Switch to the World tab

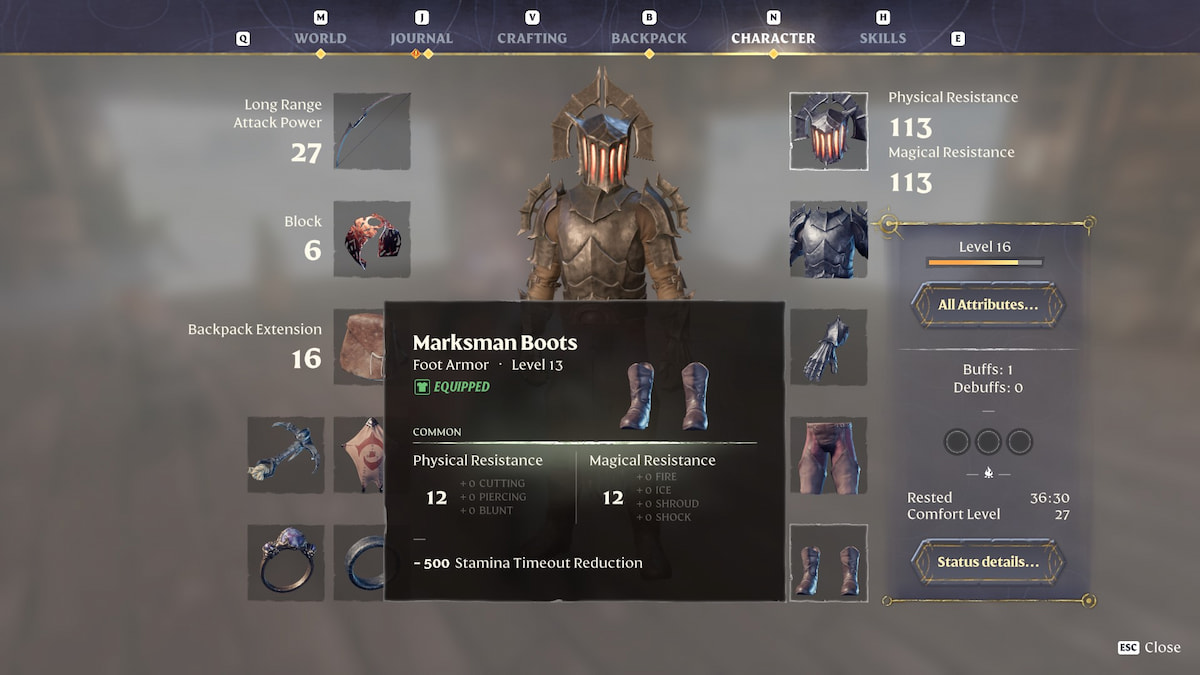point(320,38)
